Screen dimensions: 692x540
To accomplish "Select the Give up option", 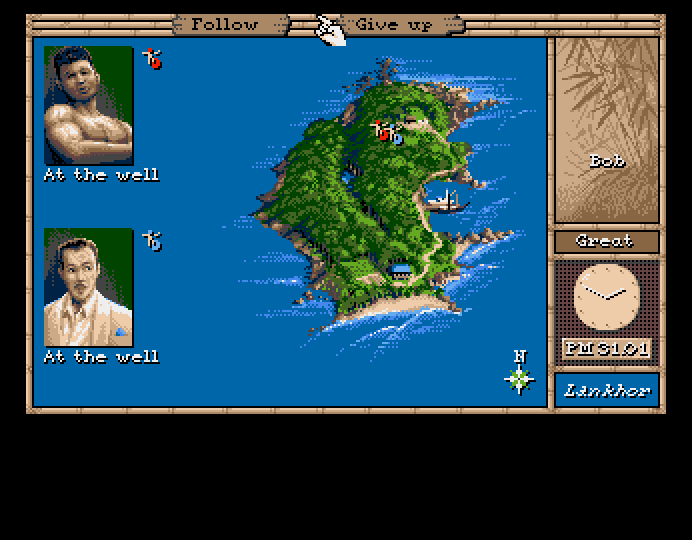I will [x=392, y=23].
